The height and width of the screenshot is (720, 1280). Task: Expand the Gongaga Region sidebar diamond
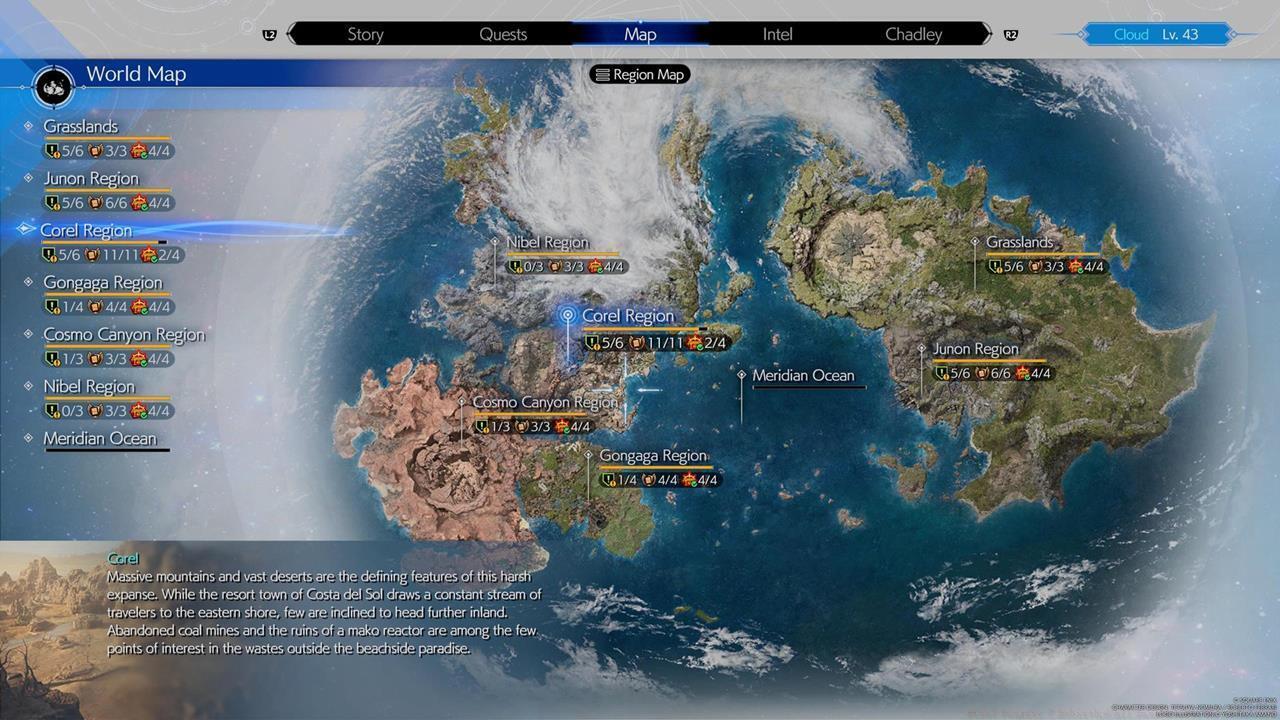point(27,282)
